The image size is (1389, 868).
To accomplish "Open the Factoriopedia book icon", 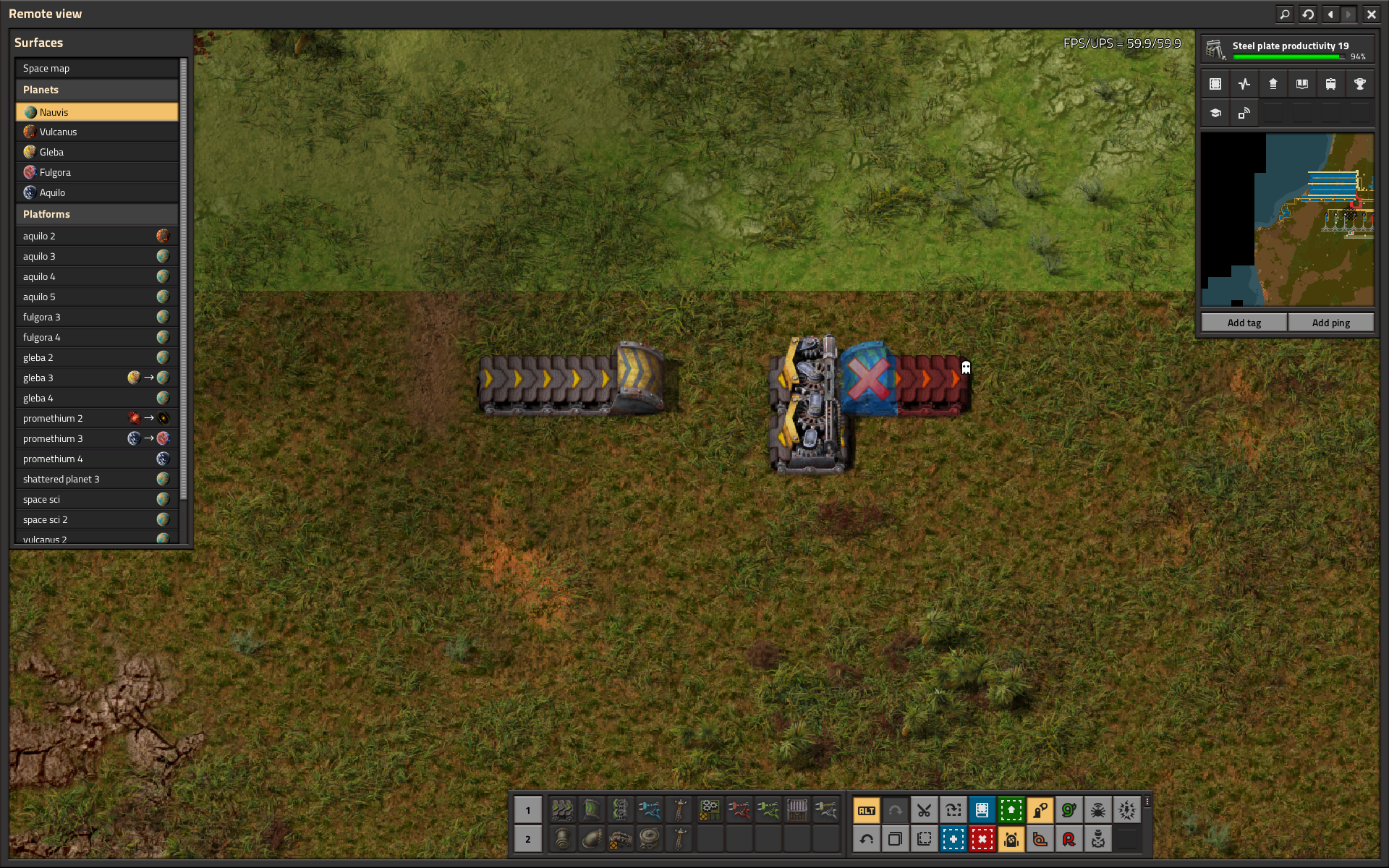I will [x=1302, y=84].
